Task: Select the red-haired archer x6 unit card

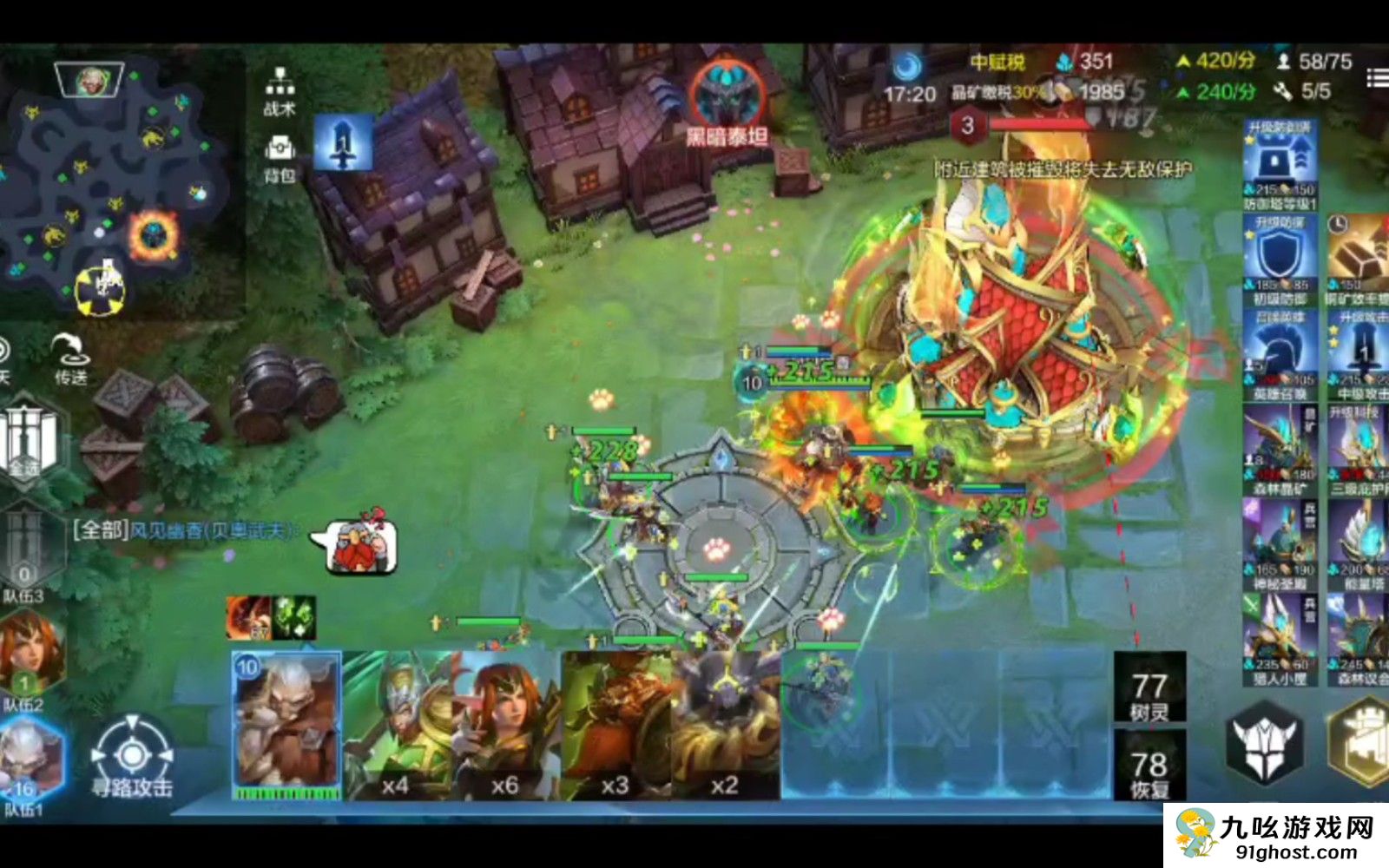Action: click(505, 725)
